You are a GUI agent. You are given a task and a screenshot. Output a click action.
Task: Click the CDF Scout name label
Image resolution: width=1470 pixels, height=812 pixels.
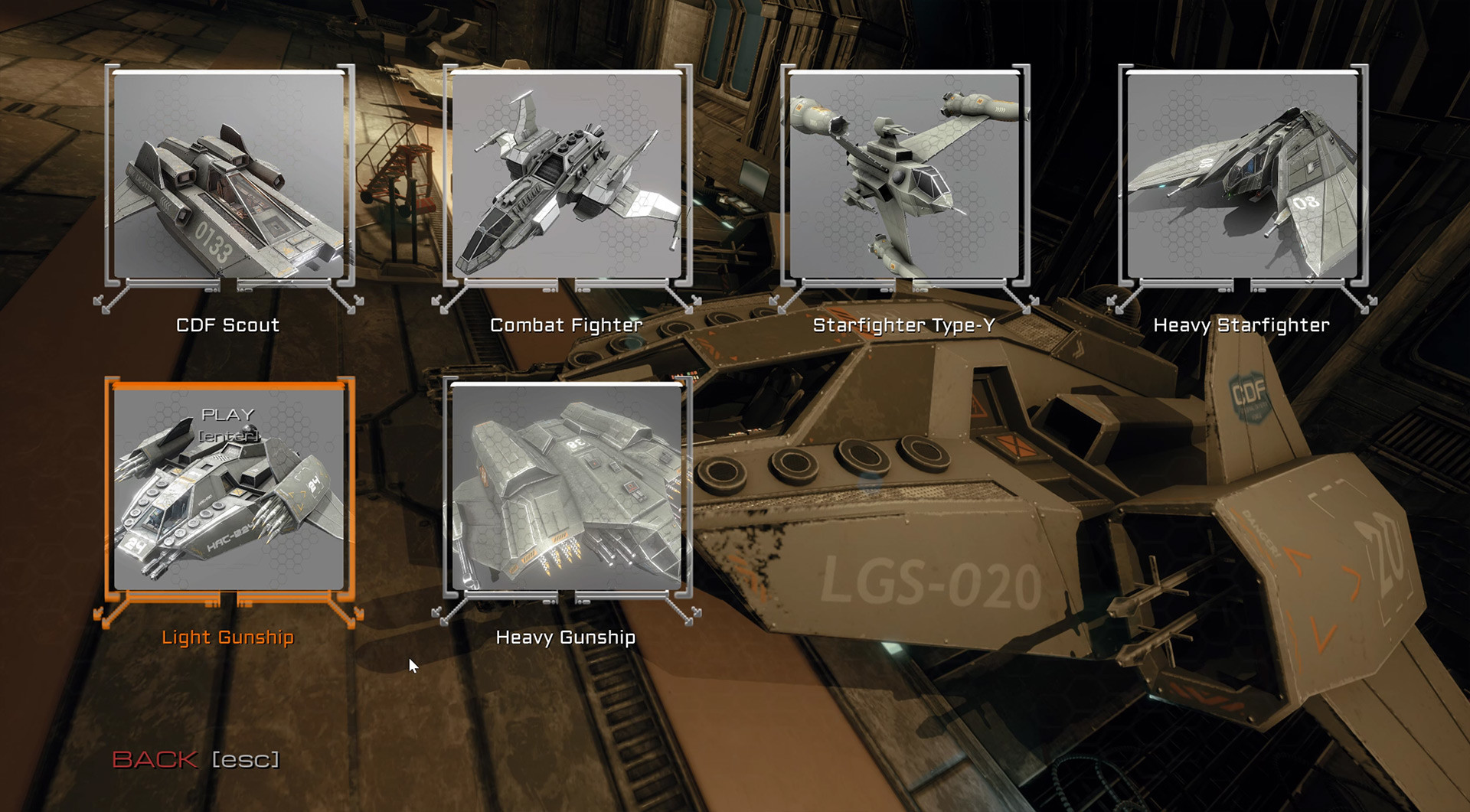click(227, 324)
